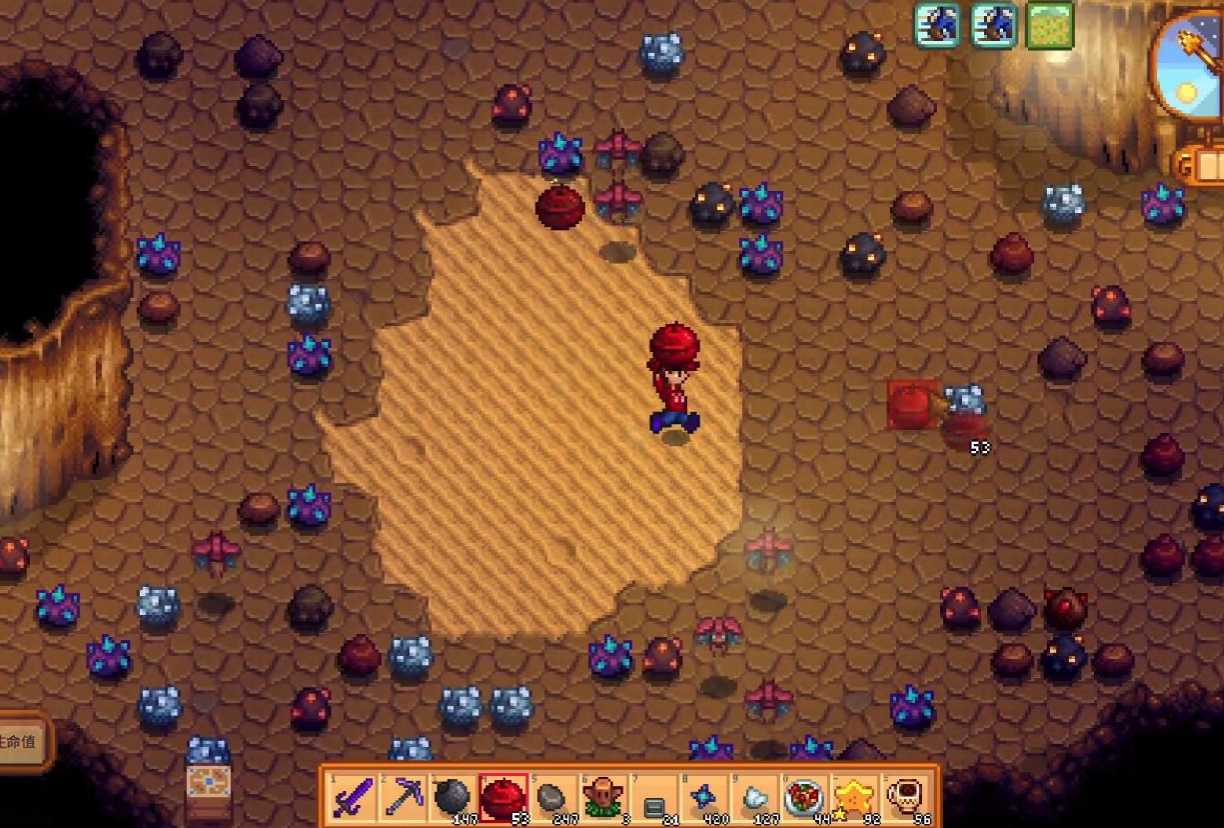Pick the grey stone stack of 247
The height and width of the screenshot is (828, 1224).
(554, 797)
